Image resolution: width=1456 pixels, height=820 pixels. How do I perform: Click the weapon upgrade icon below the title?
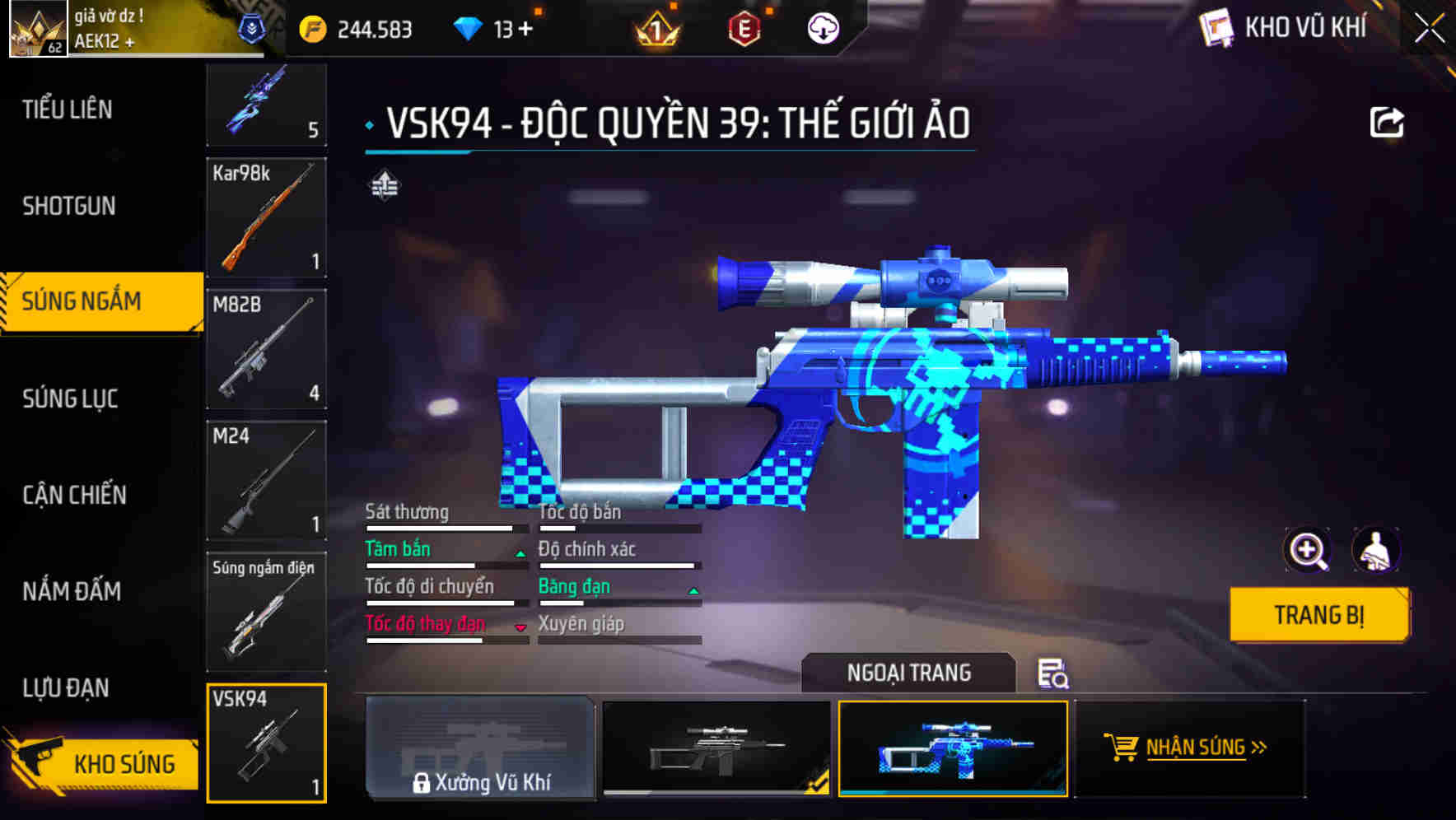coord(385,184)
